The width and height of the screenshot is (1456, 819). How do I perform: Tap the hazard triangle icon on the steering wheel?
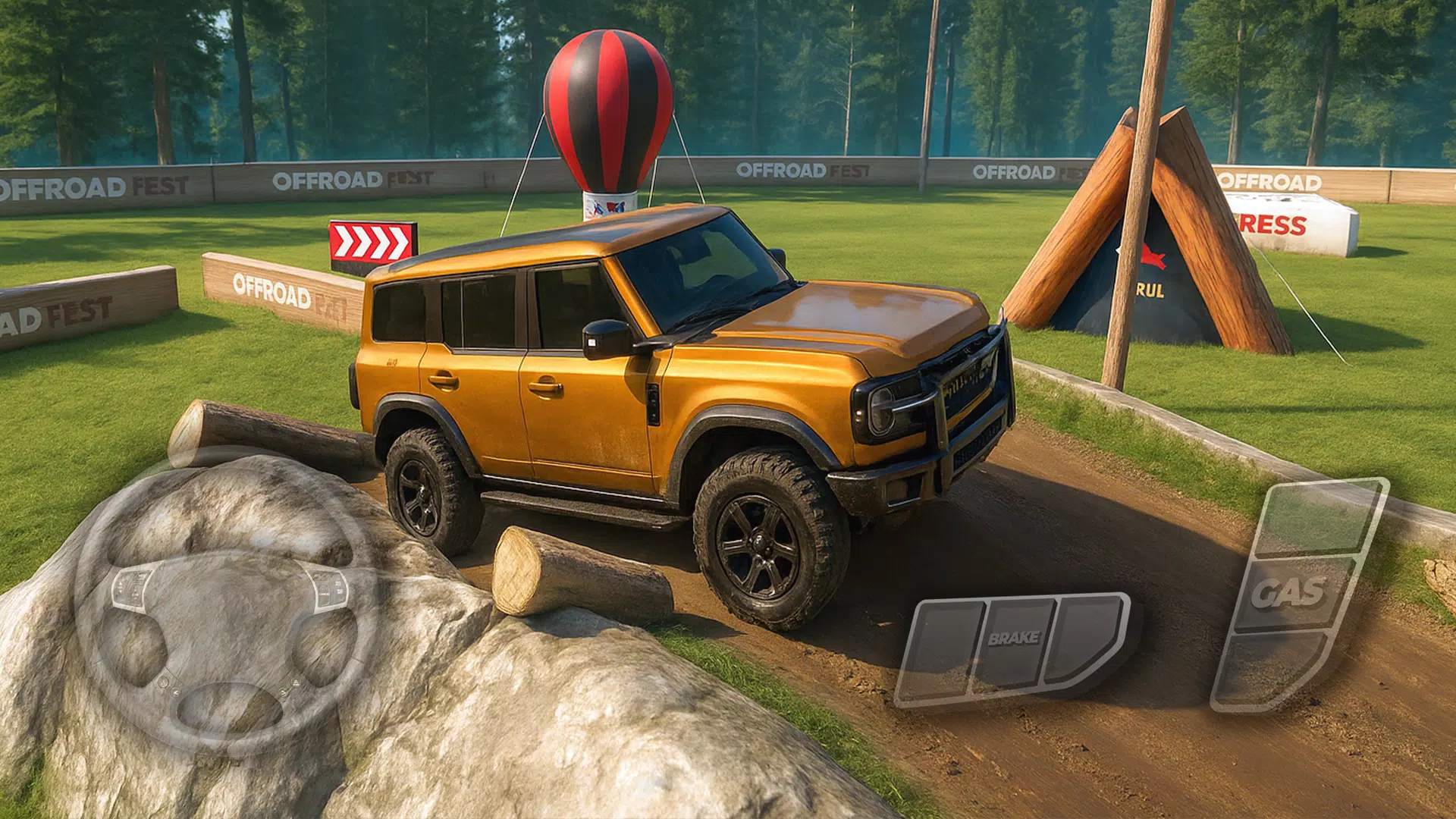(x=297, y=682)
